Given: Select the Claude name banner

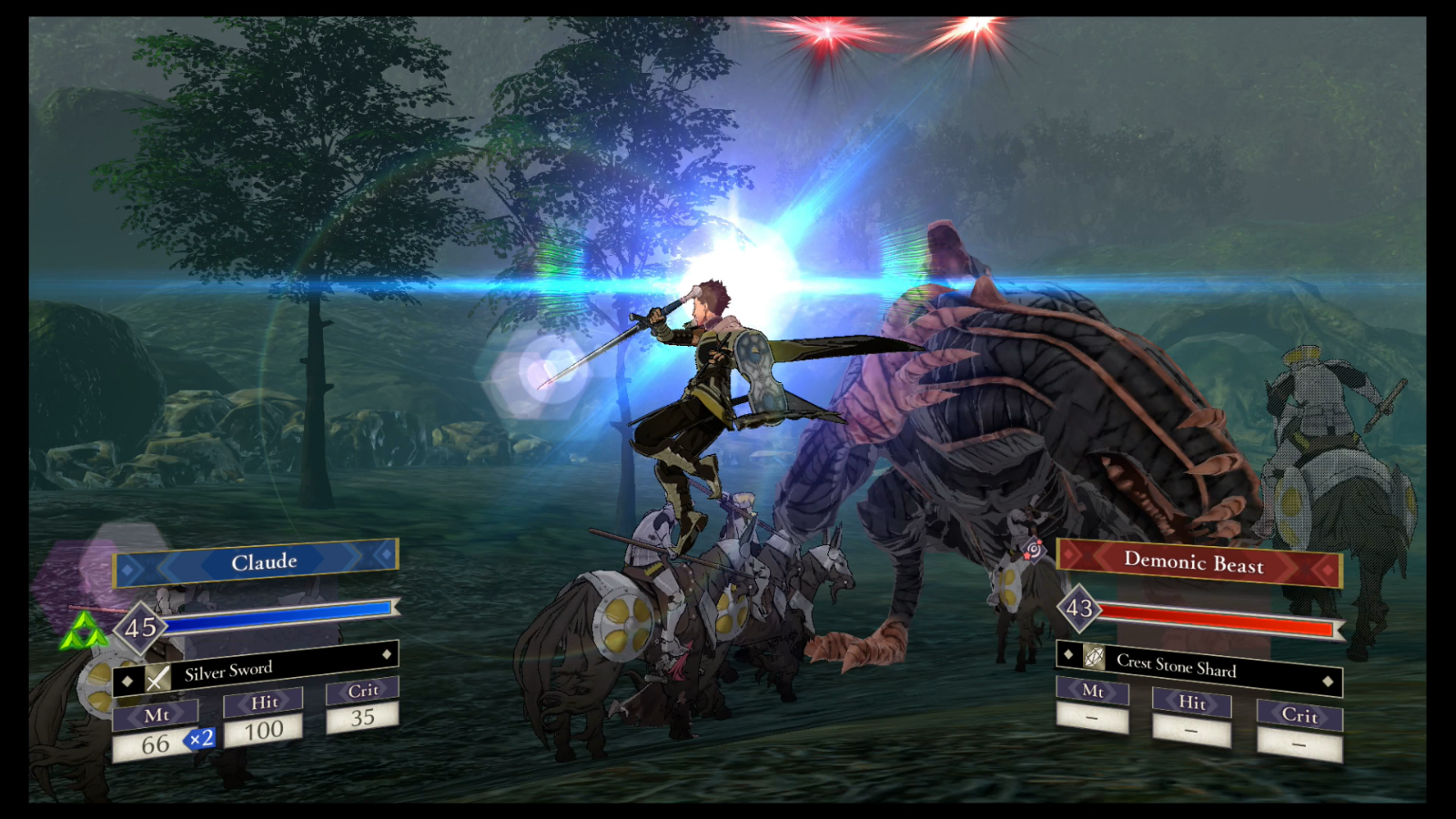Looking at the screenshot, I should coord(255,561).
